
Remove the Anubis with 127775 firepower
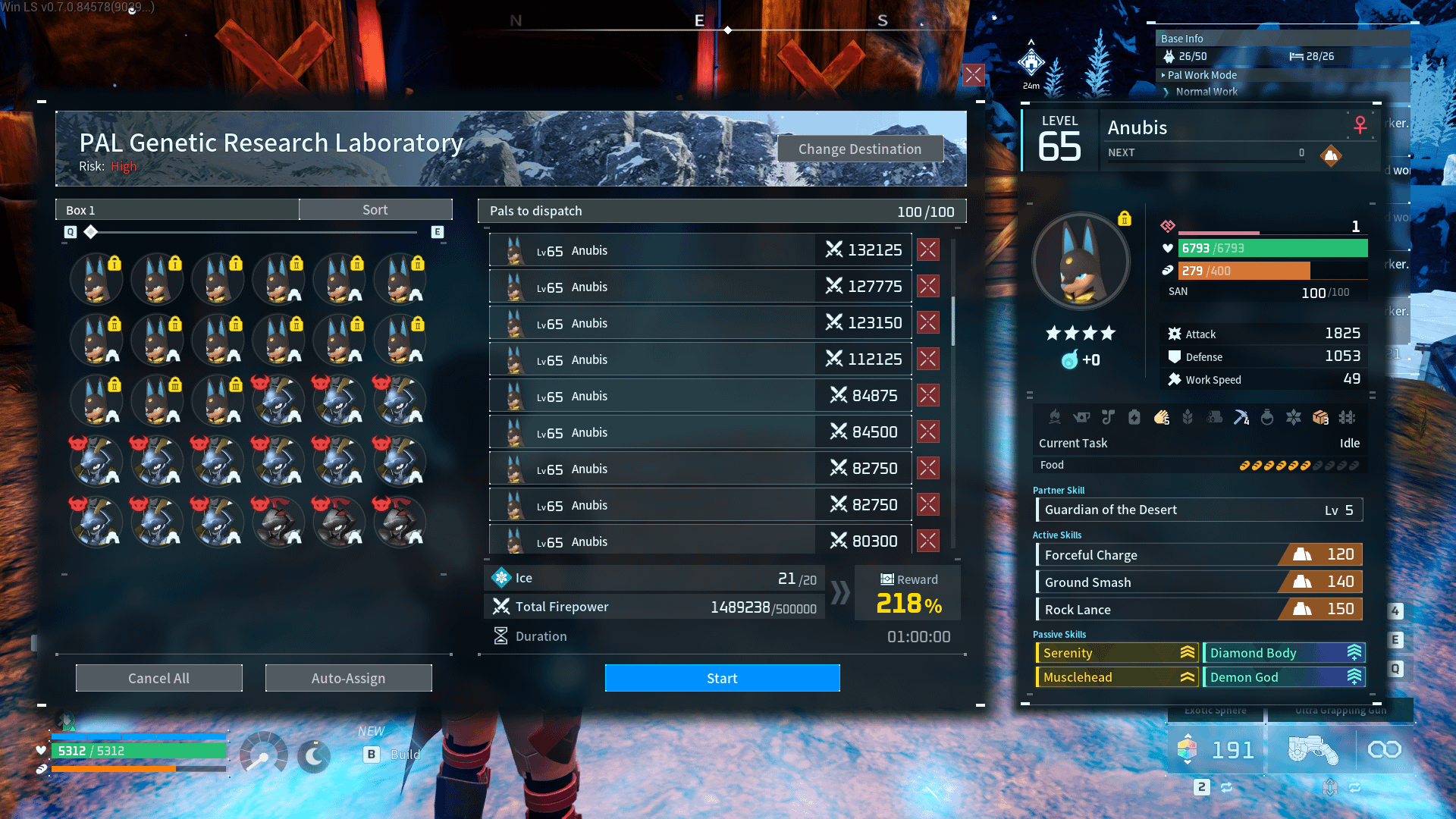928,286
